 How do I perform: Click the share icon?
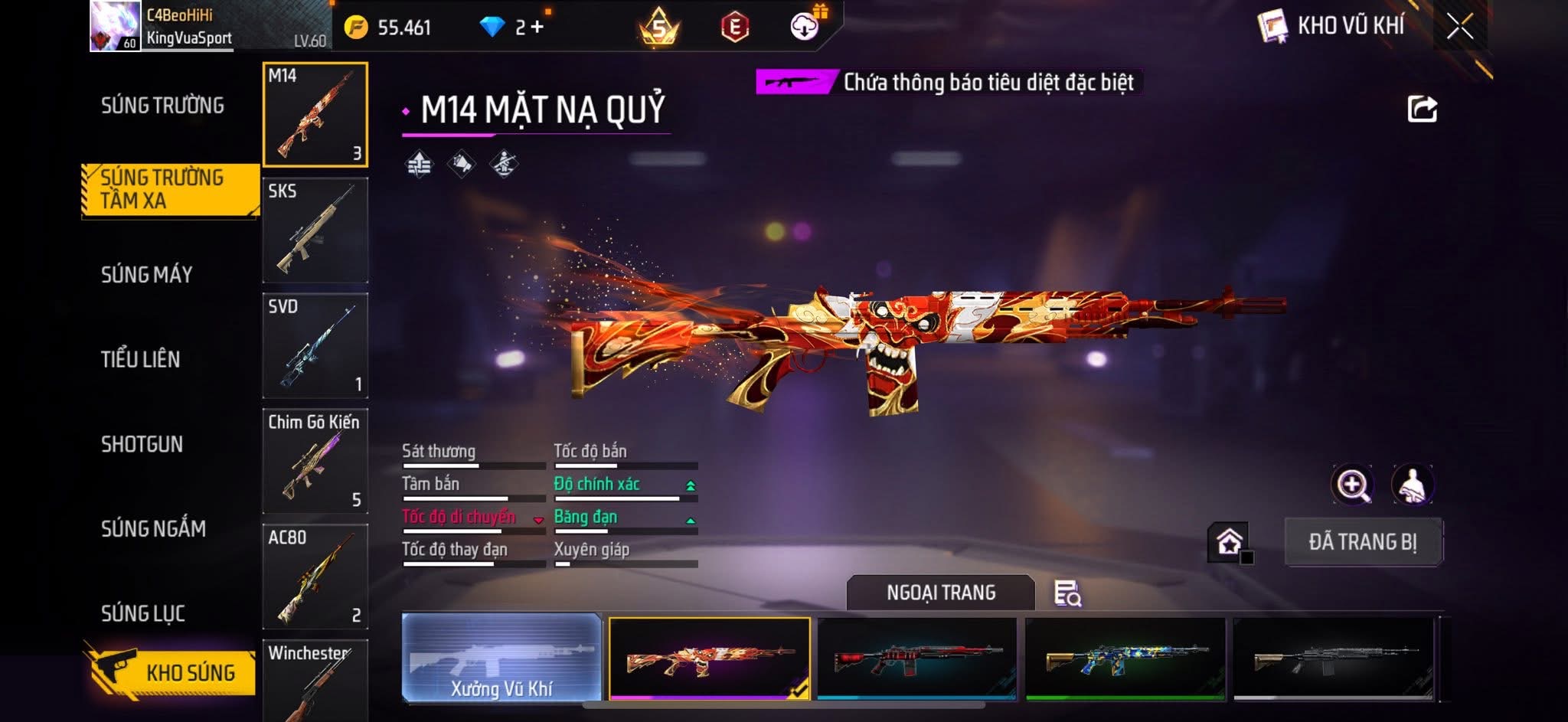(x=1422, y=109)
